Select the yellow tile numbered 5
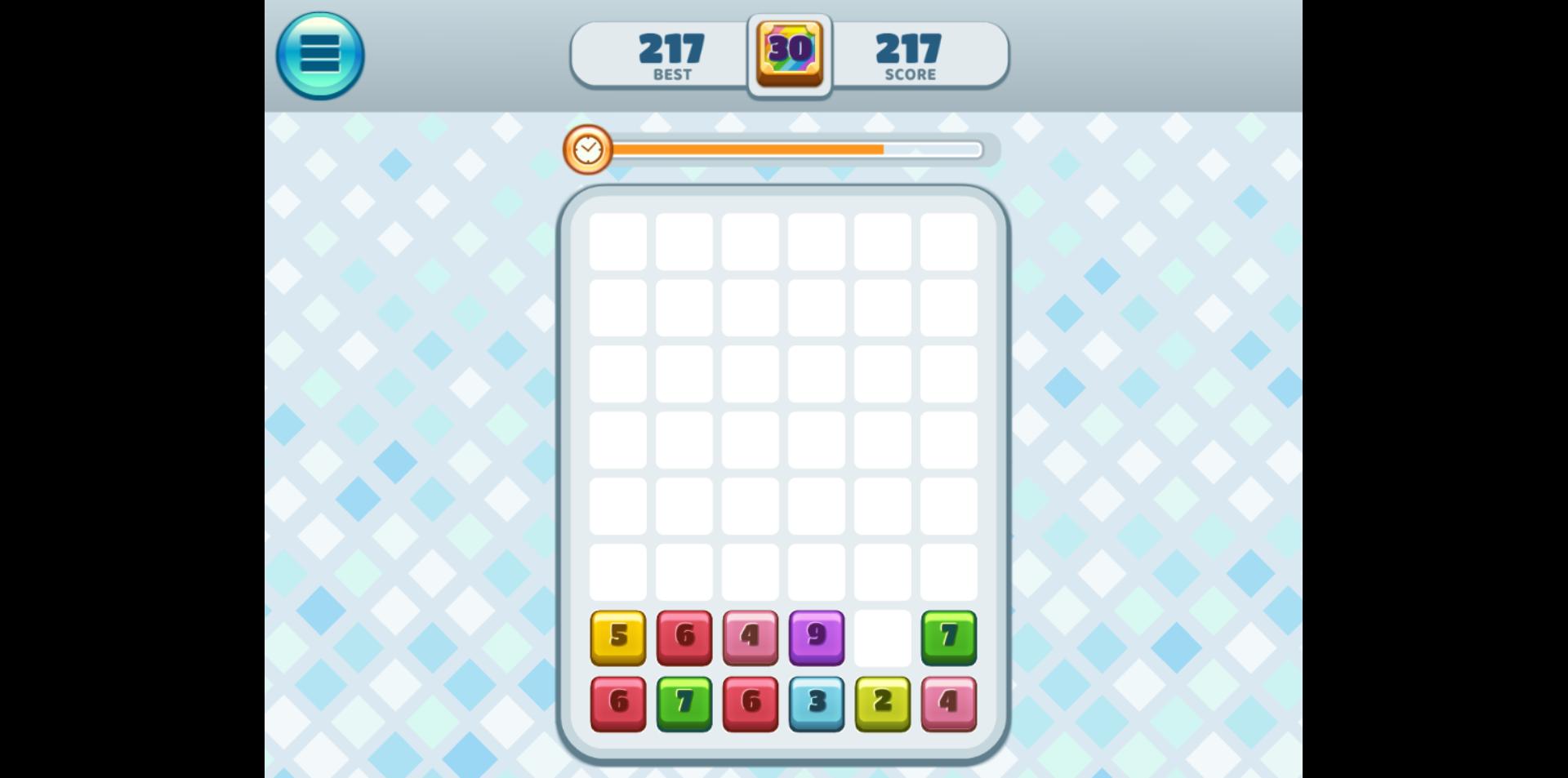This screenshot has width=1568, height=778. click(618, 638)
